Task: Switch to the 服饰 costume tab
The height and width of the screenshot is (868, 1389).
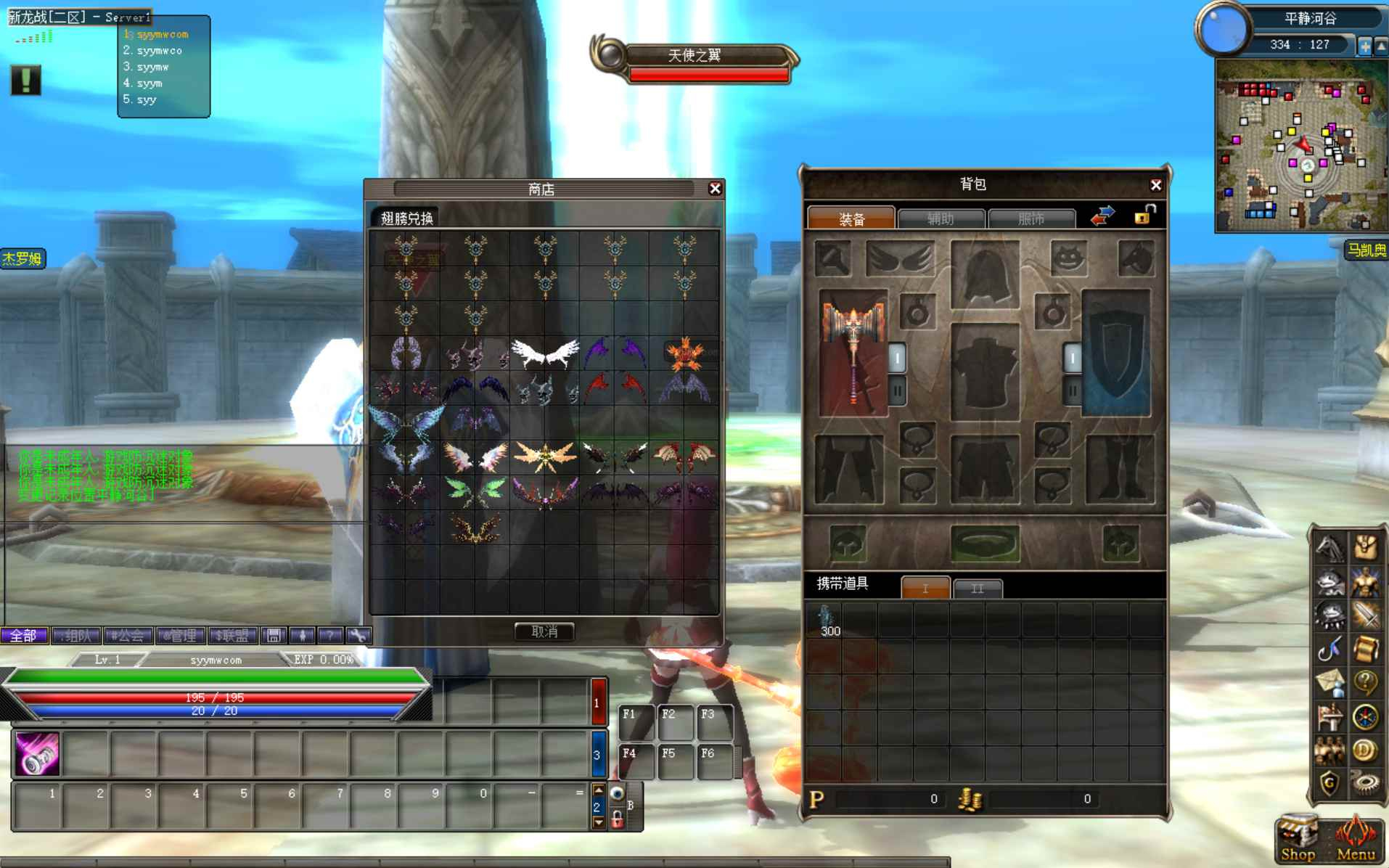Action: [x=1031, y=218]
